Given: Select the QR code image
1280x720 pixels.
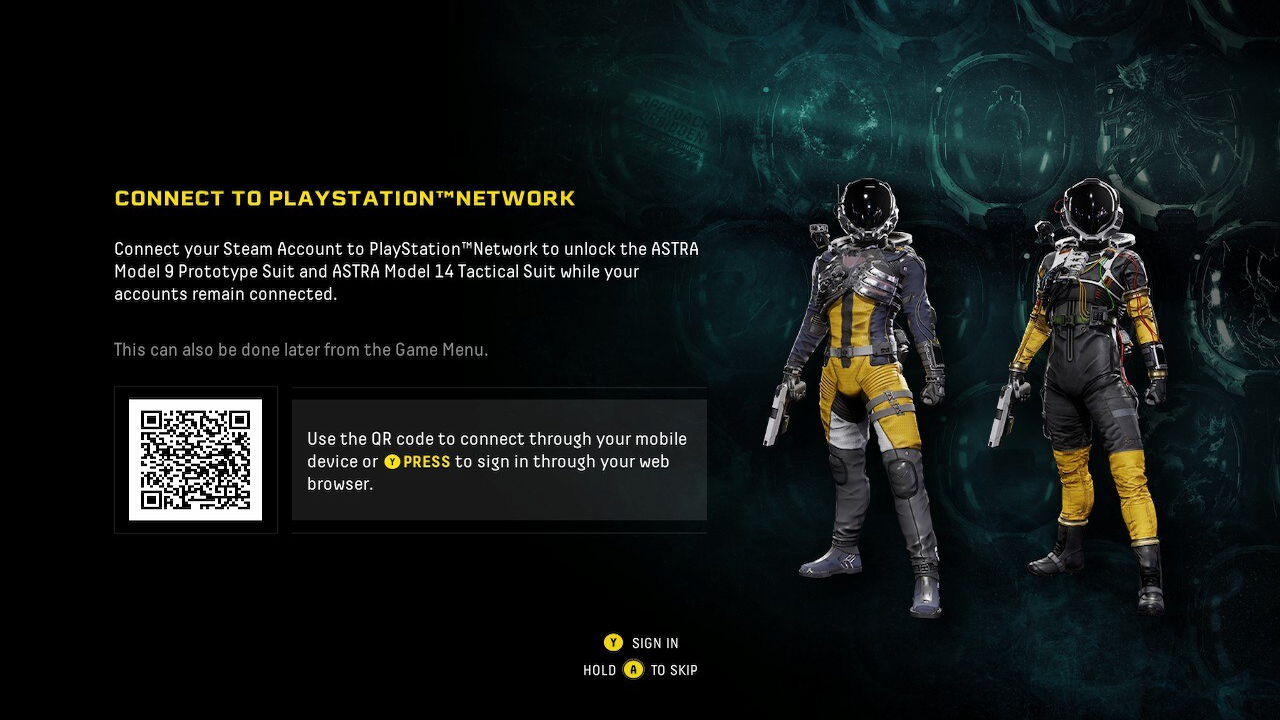Looking at the screenshot, I should click(x=195, y=459).
